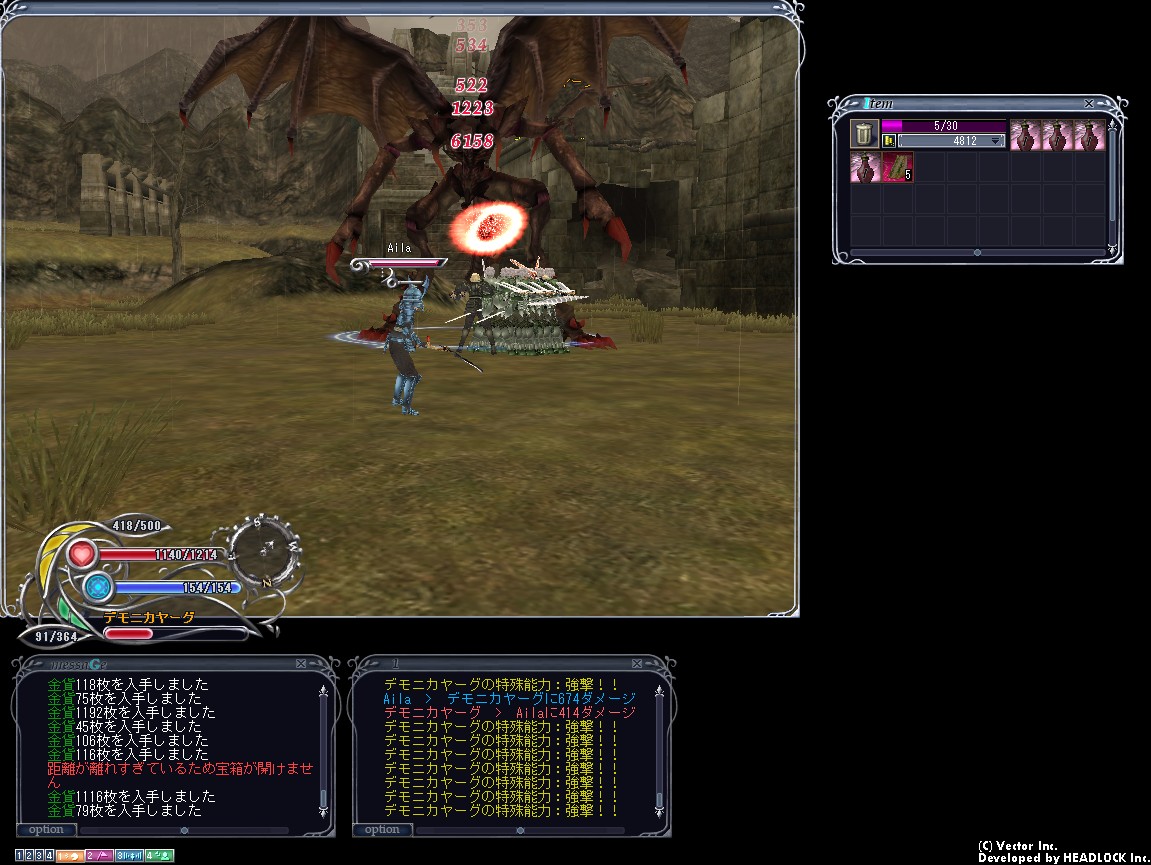This screenshot has width=1151, height=865.
Task: Select the blue shortcut tab numbered 3
Action: tap(128, 856)
